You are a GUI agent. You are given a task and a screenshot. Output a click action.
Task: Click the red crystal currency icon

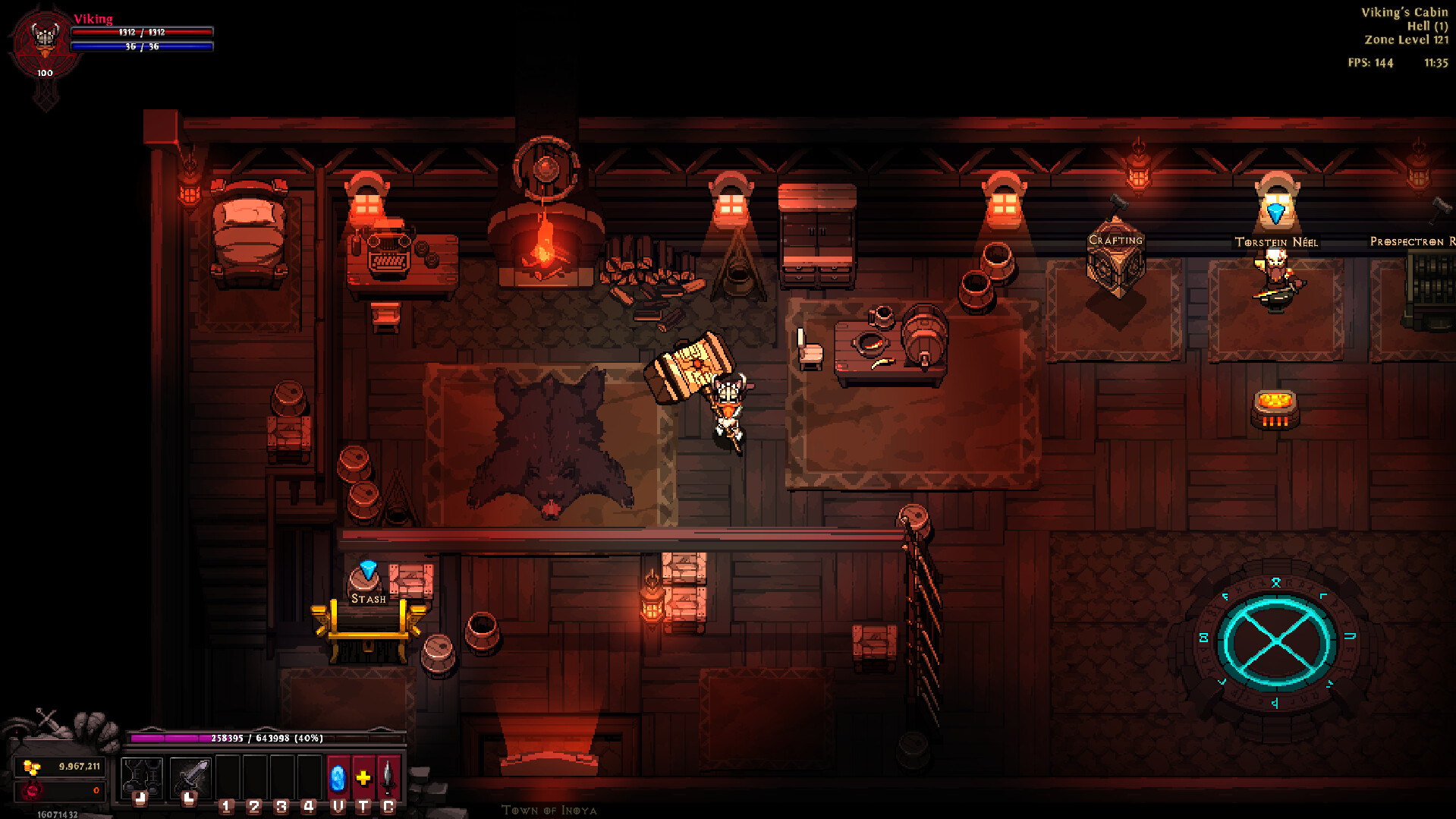33,792
